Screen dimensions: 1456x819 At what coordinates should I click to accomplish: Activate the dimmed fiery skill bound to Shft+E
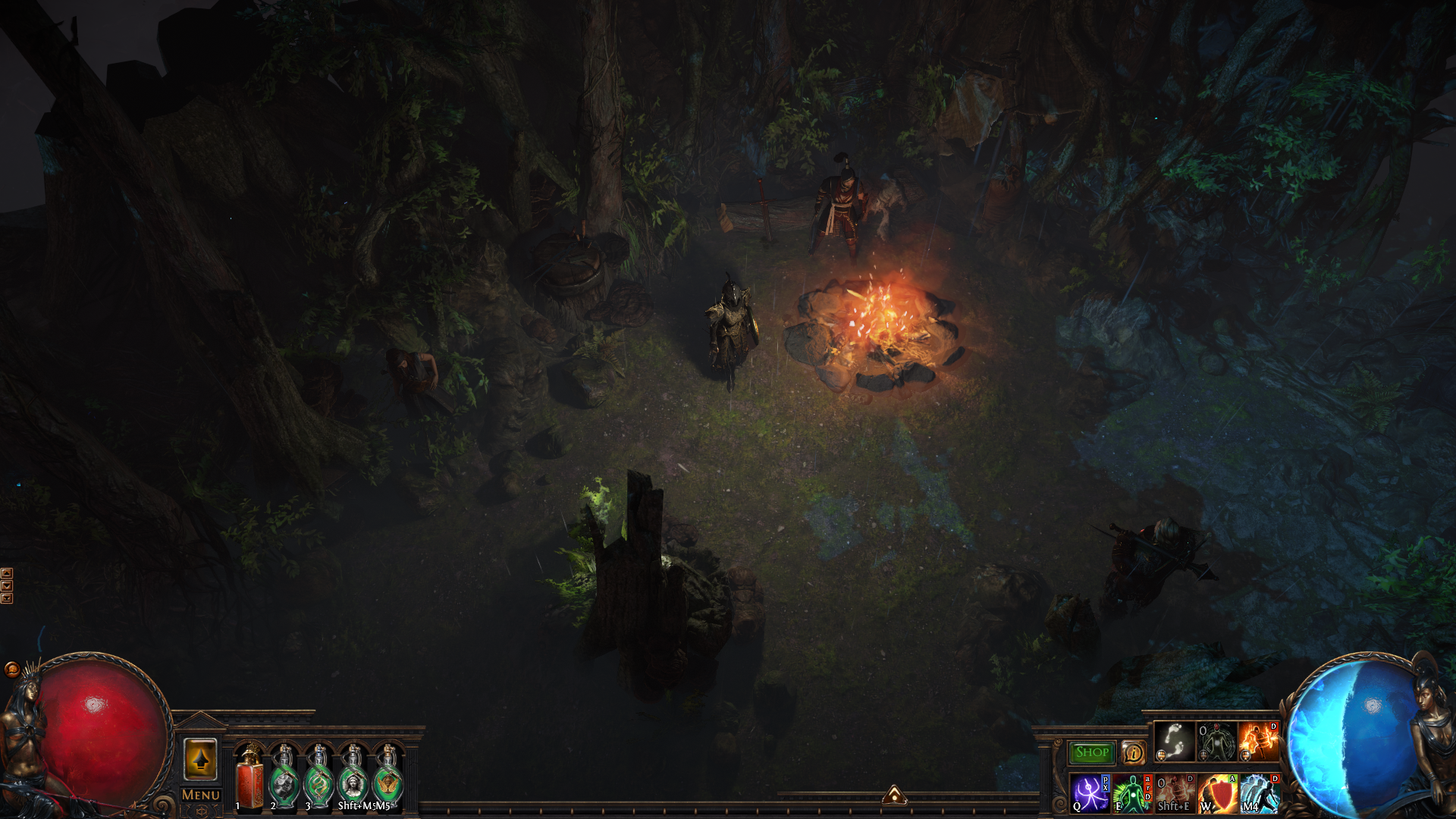click(x=1175, y=793)
